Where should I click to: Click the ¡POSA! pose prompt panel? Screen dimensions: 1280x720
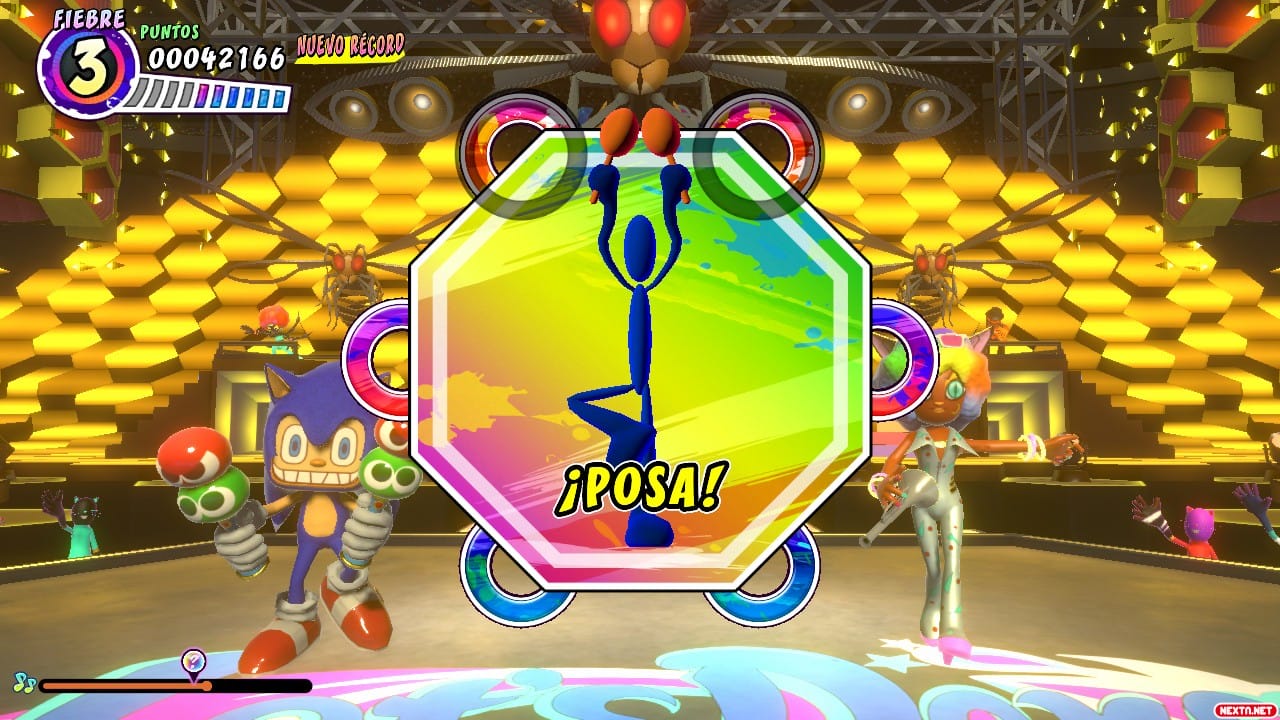[x=640, y=360]
